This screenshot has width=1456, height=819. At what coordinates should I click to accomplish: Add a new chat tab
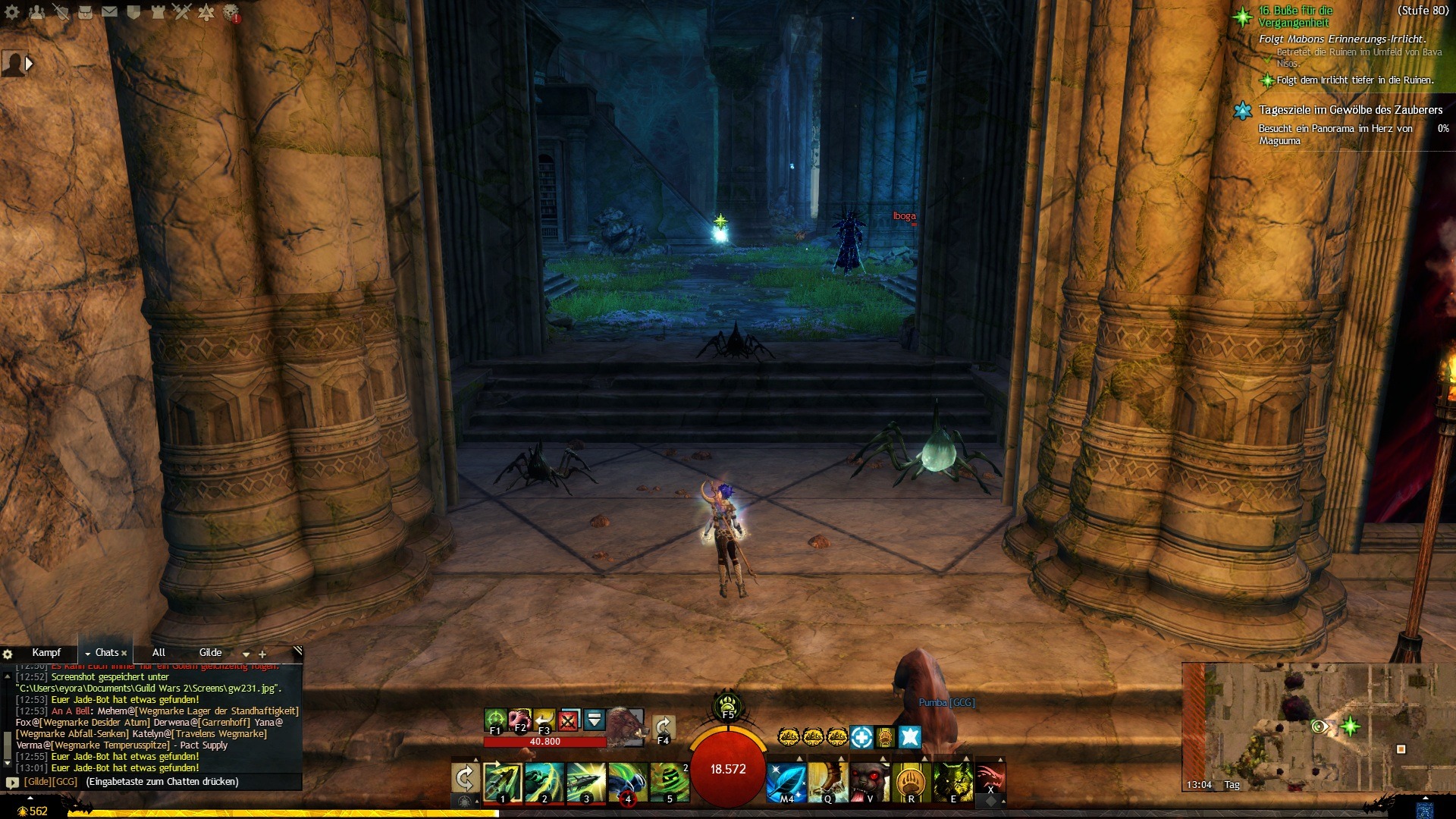262,654
